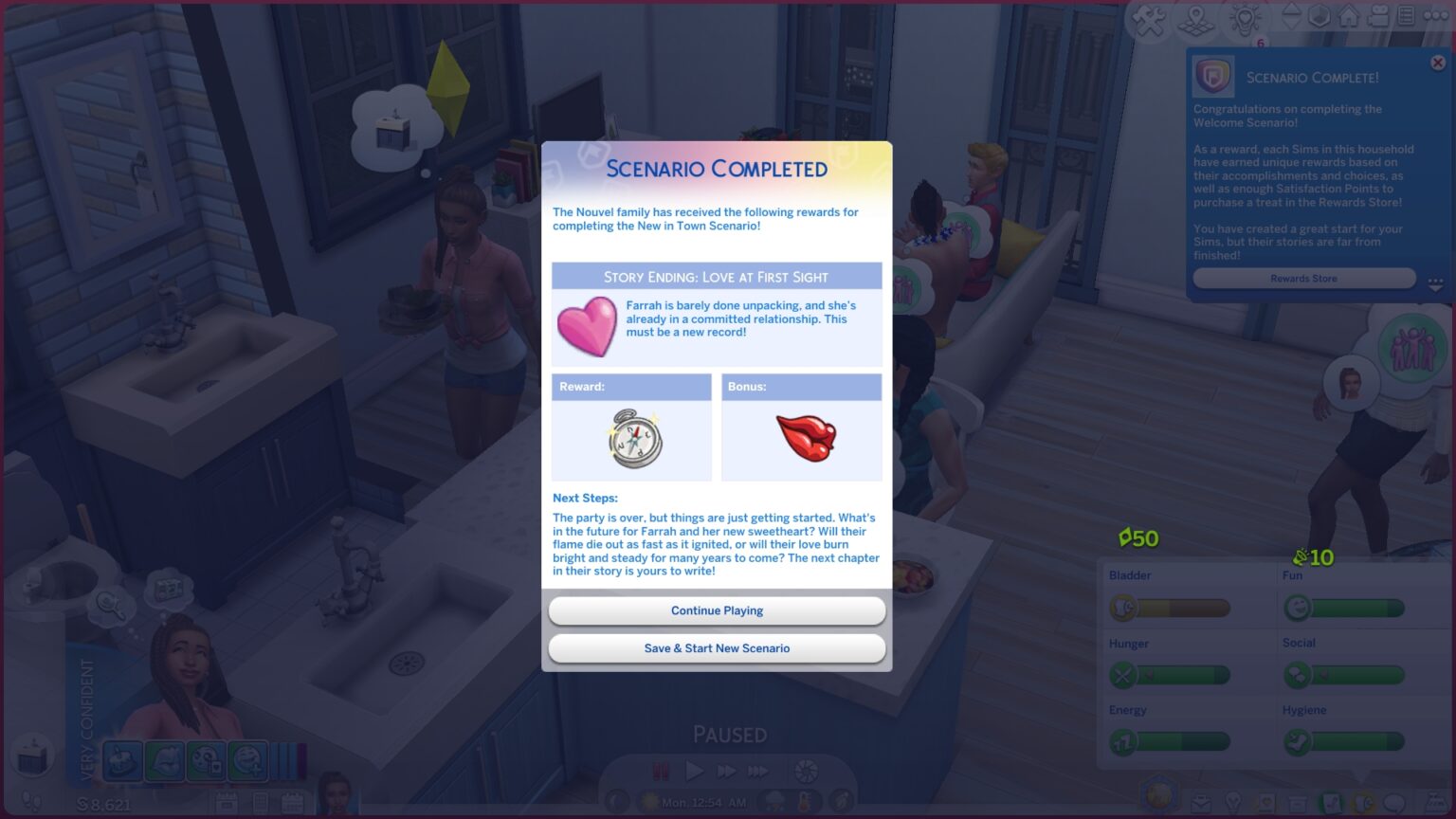
Task: Open the Rewards Store
Action: 1304,278
